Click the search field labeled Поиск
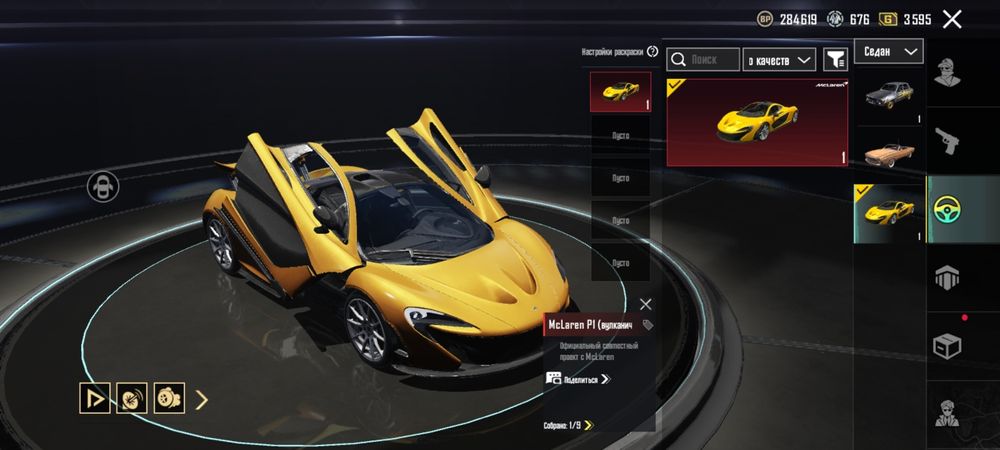 tap(704, 60)
